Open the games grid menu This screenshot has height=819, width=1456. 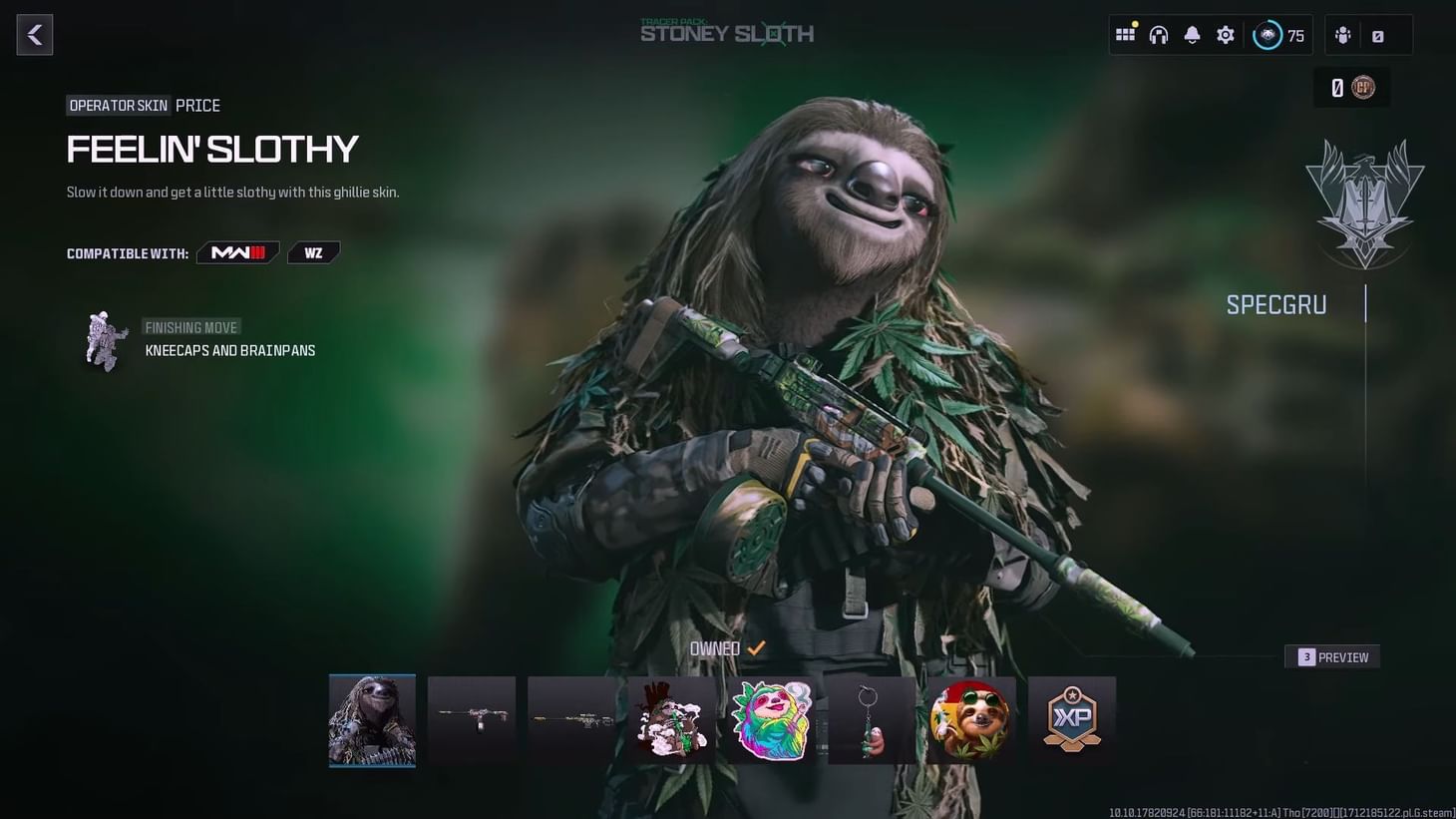pyautogui.click(x=1125, y=33)
